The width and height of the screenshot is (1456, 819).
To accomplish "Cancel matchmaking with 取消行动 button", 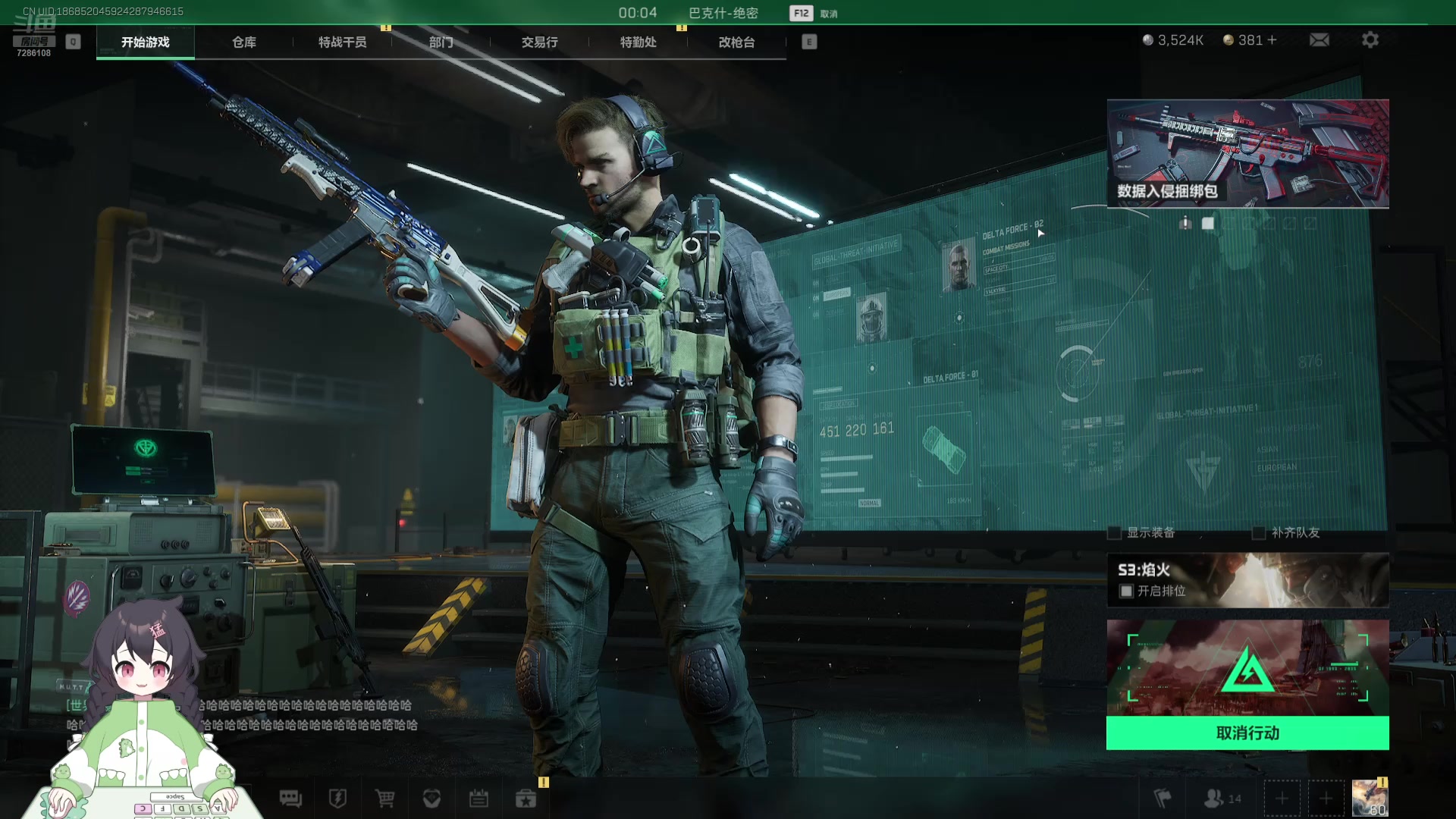I will point(1247,733).
